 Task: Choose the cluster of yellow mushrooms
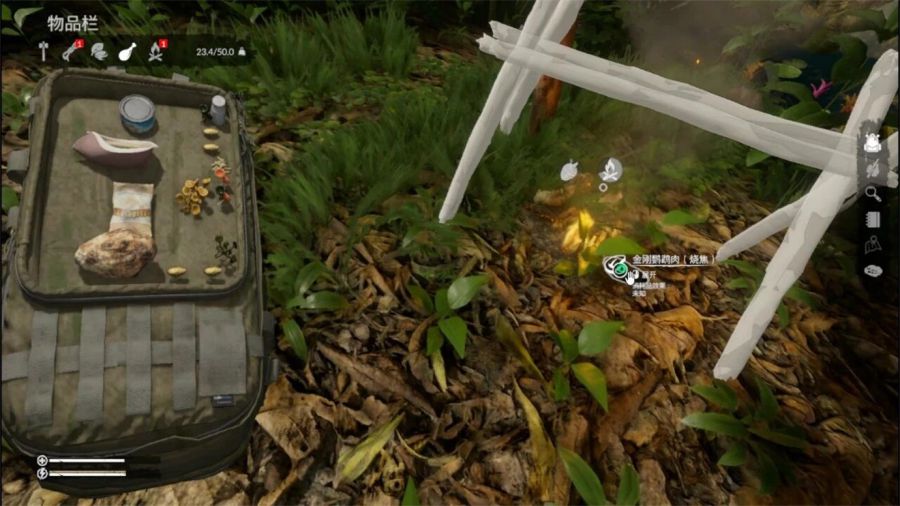192,195
